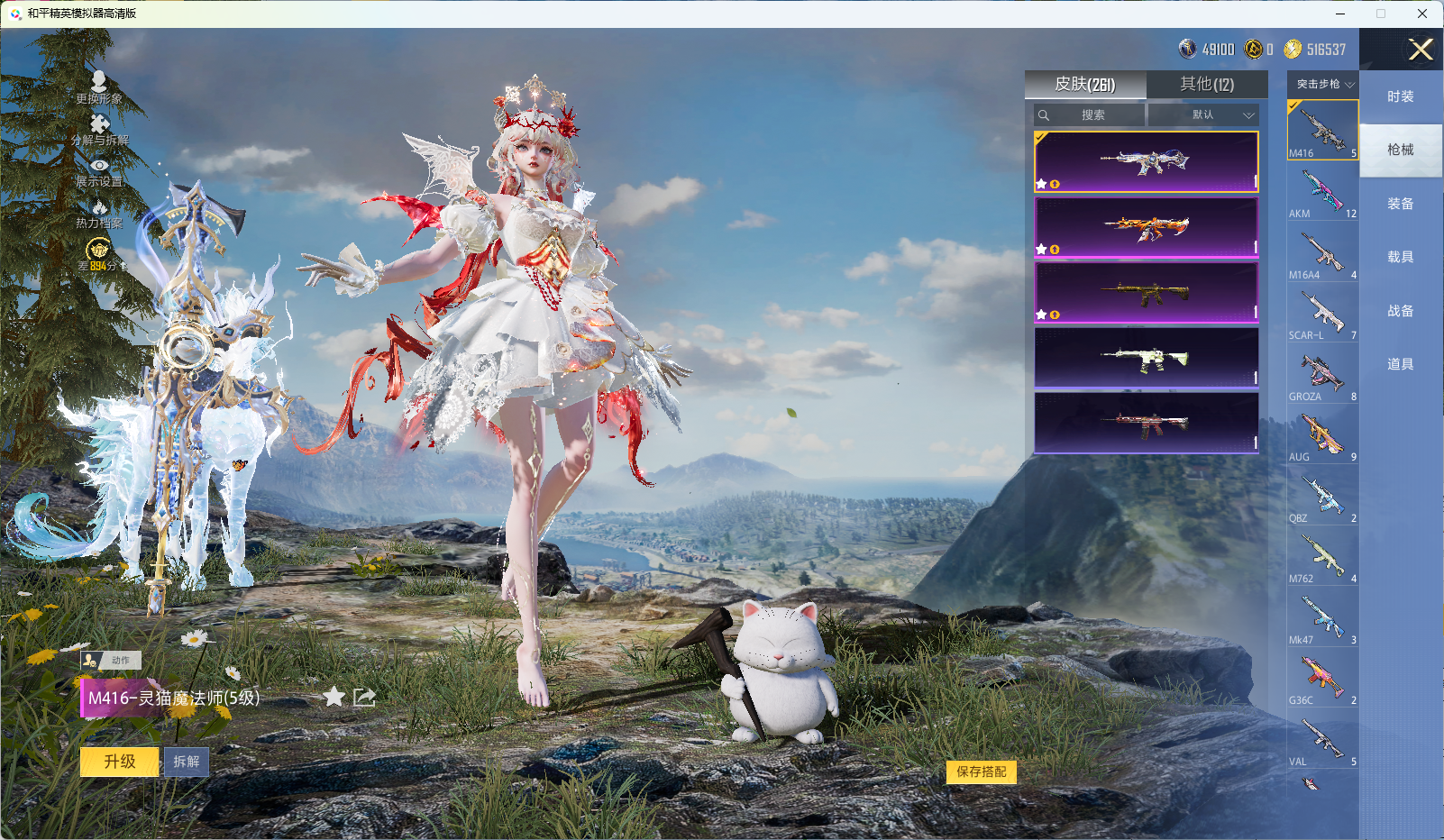Select the AKM weapon entry
Screen dimensions: 1444x840
pos(1322,191)
